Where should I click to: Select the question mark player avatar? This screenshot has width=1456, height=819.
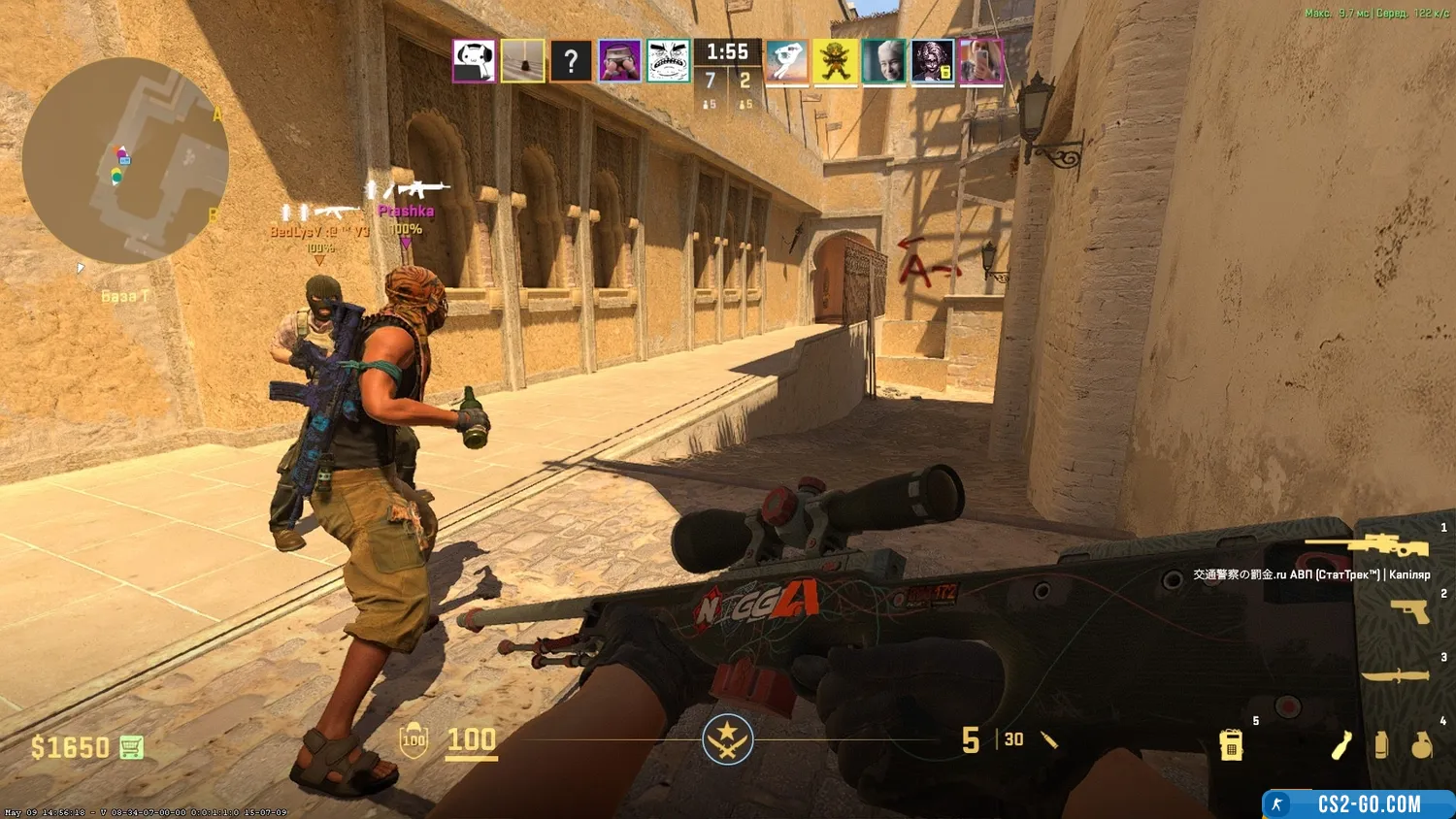click(x=571, y=61)
